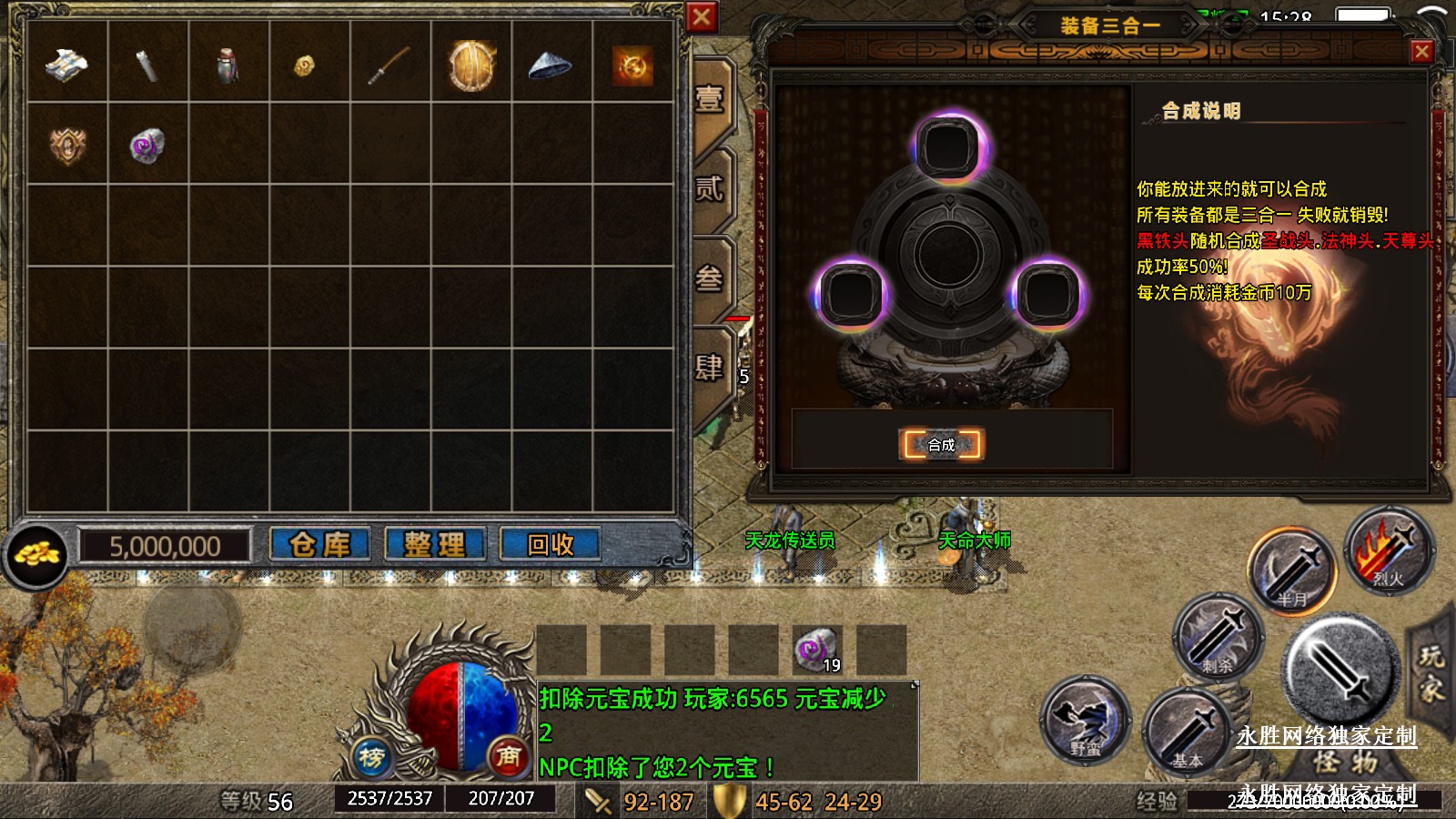
Task: Activate the 烈火 flaming sword skill
Action: 1389,551
